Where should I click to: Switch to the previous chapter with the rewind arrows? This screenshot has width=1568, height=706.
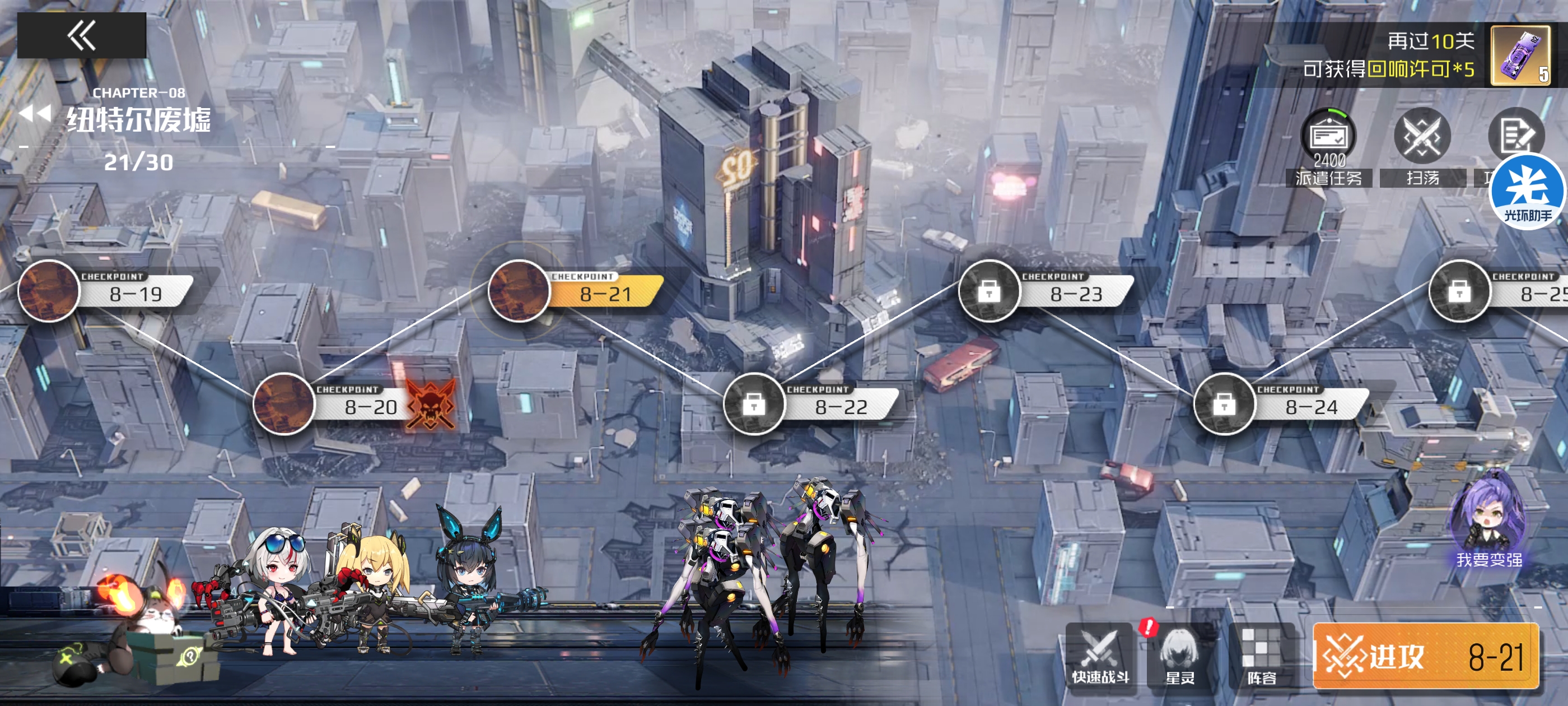[x=35, y=114]
